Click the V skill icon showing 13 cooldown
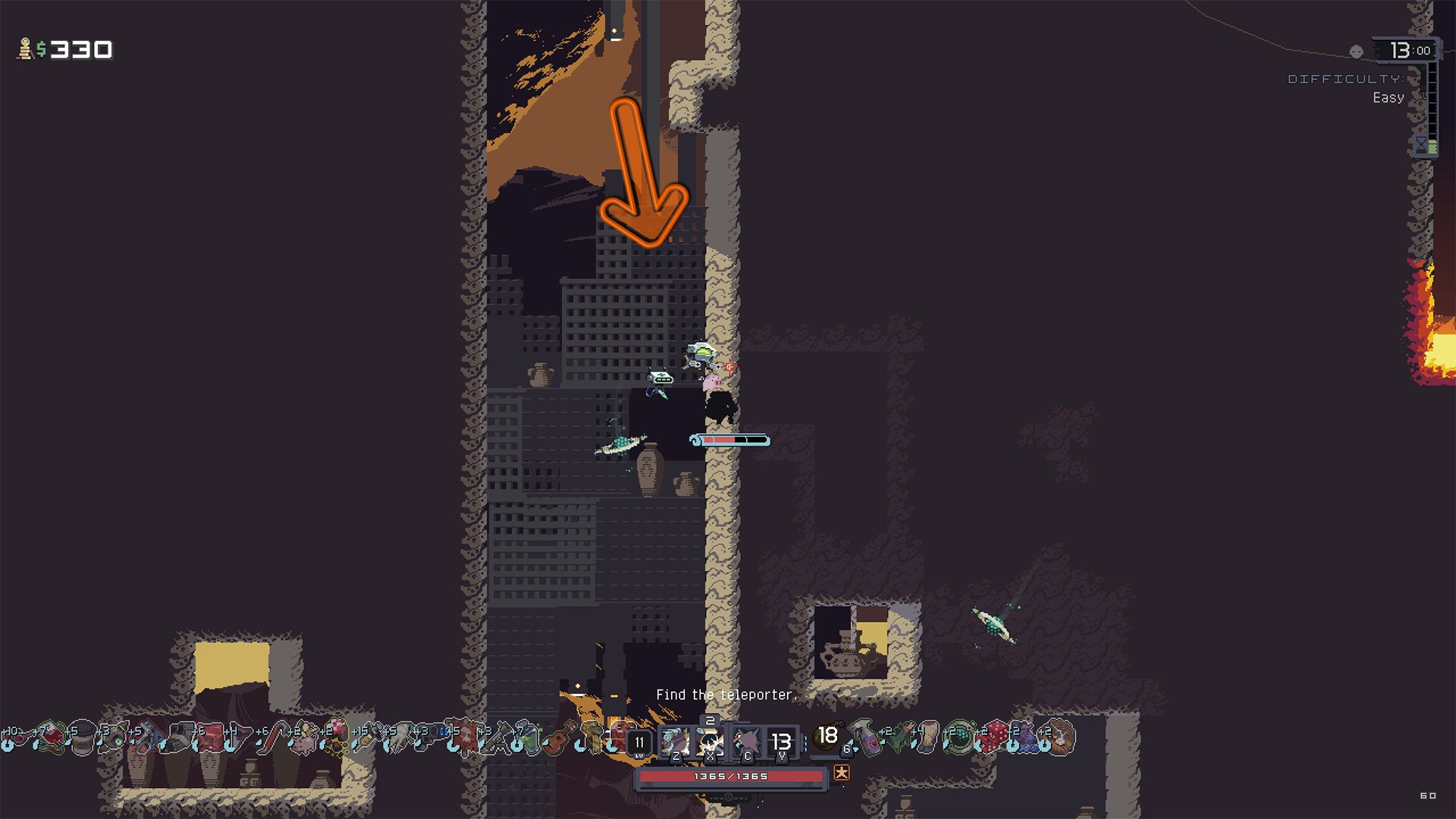The image size is (1456, 819). (x=782, y=742)
